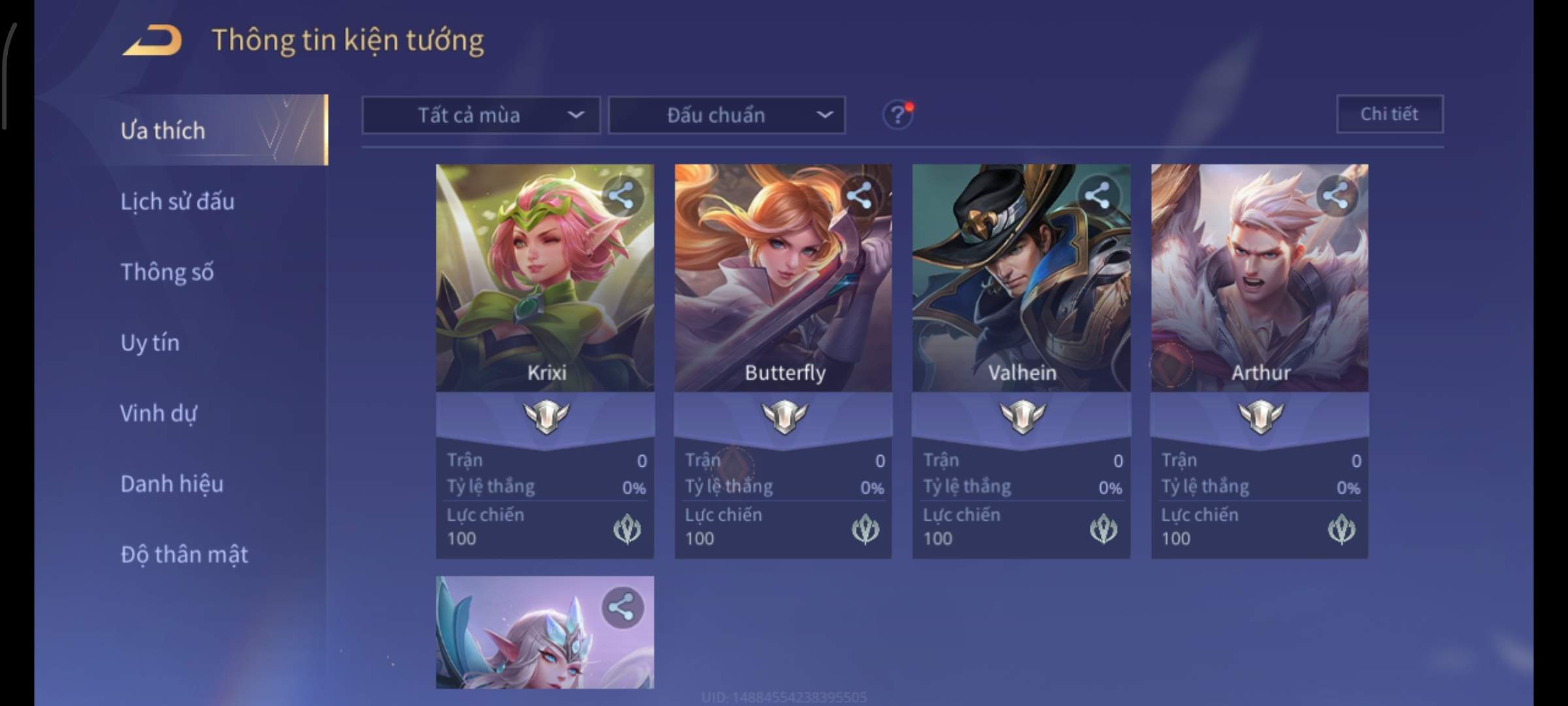The height and width of the screenshot is (706, 1568).
Task: Switch to the Độ thân mật tab
Action: click(x=184, y=554)
